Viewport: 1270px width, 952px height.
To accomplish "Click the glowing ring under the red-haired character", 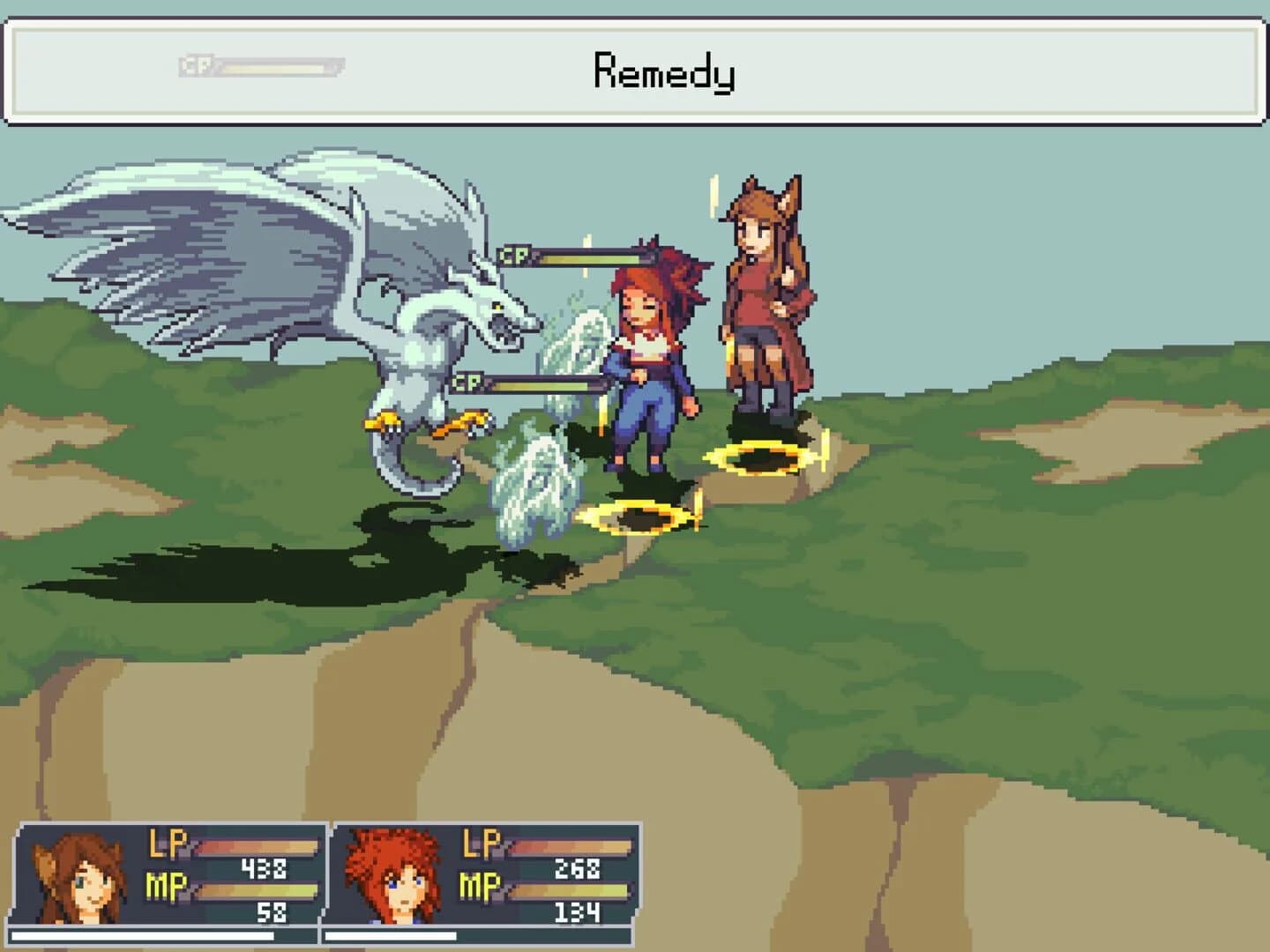I will click(x=639, y=516).
